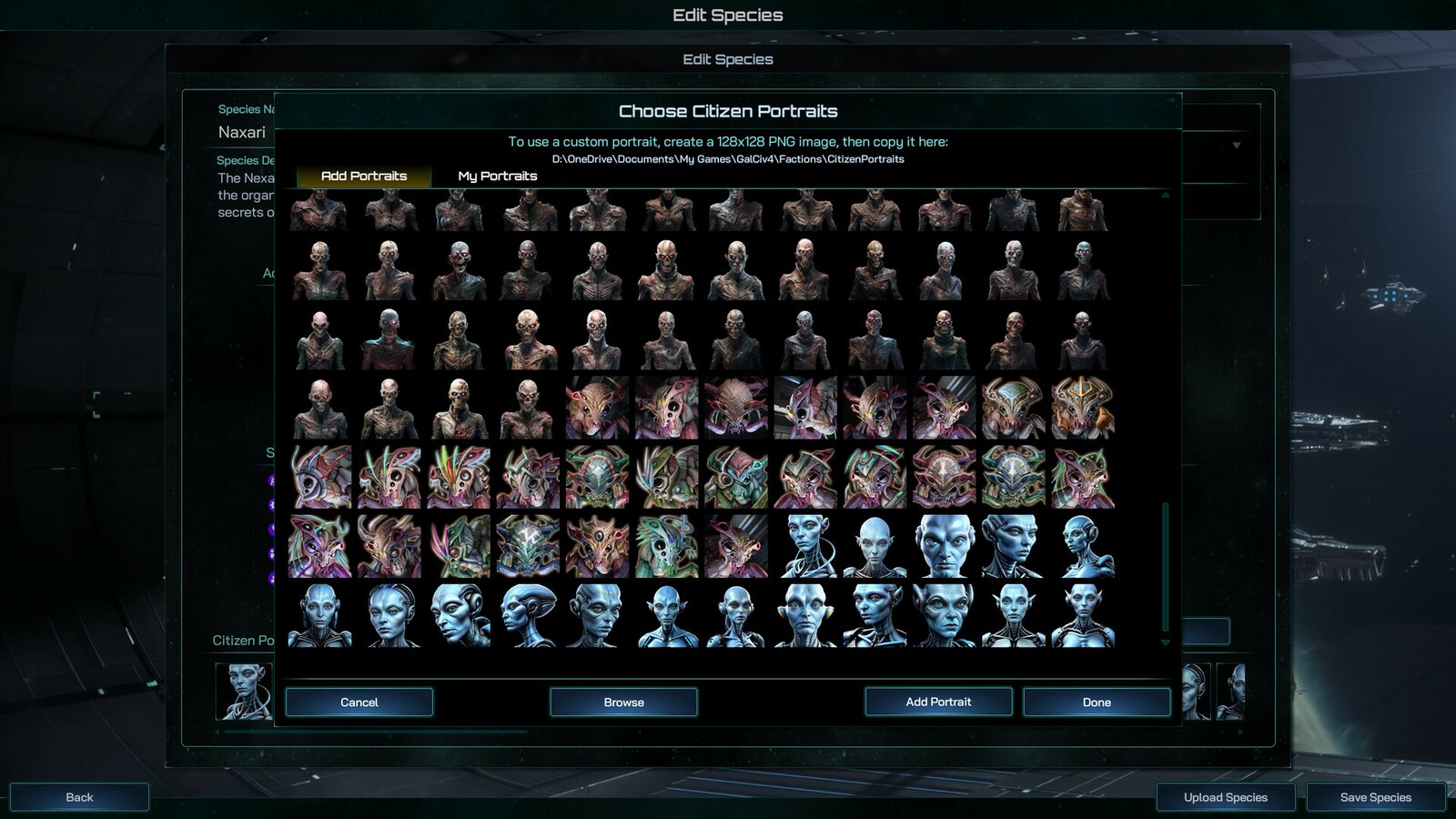Image resolution: width=1456 pixels, height=819 pixels.
Task: Click the scroll-up arrow above the portrait grid
Action: (x=1168, y=196)
